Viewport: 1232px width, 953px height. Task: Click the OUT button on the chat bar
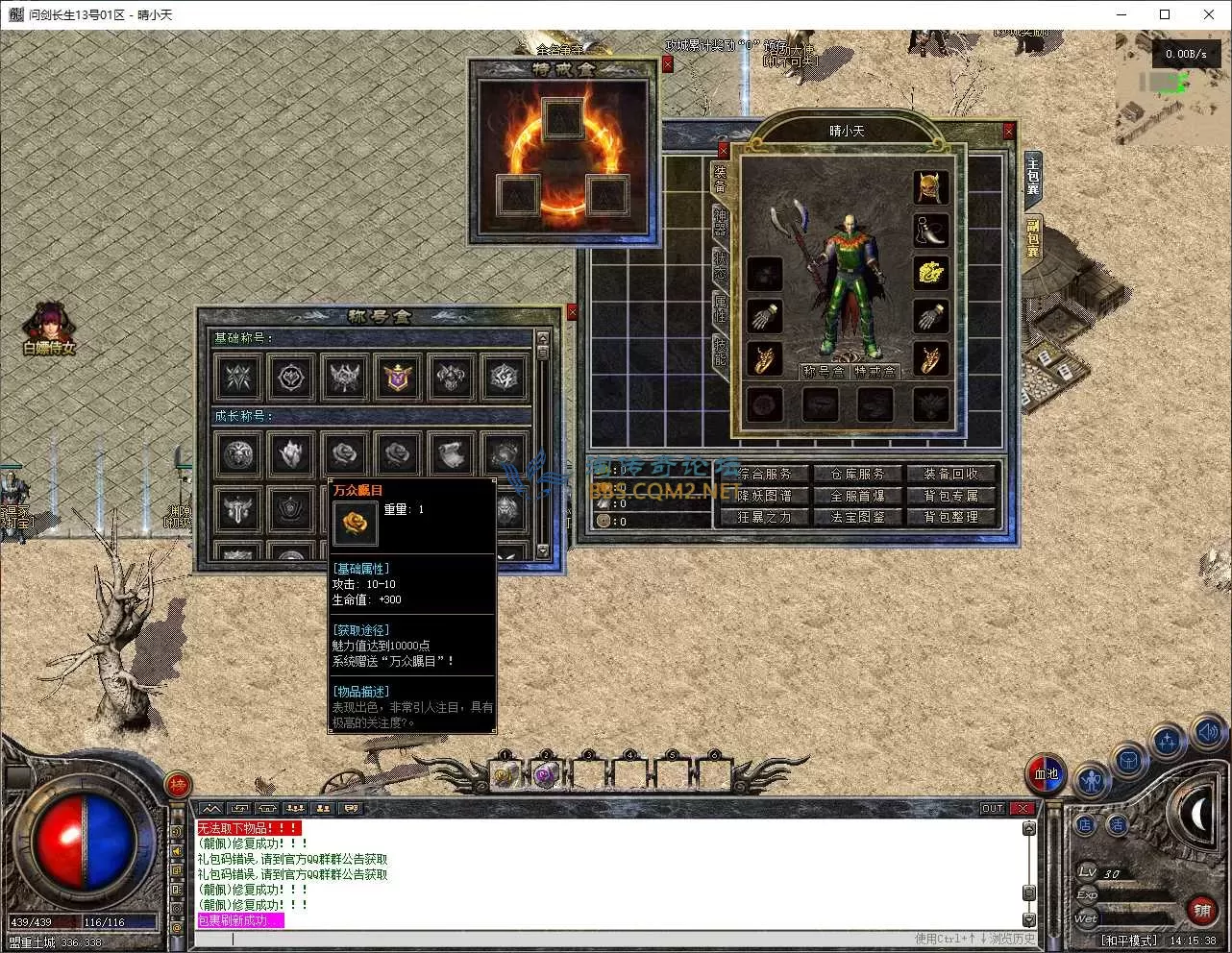pyautogui.click(x=993, y=809)
